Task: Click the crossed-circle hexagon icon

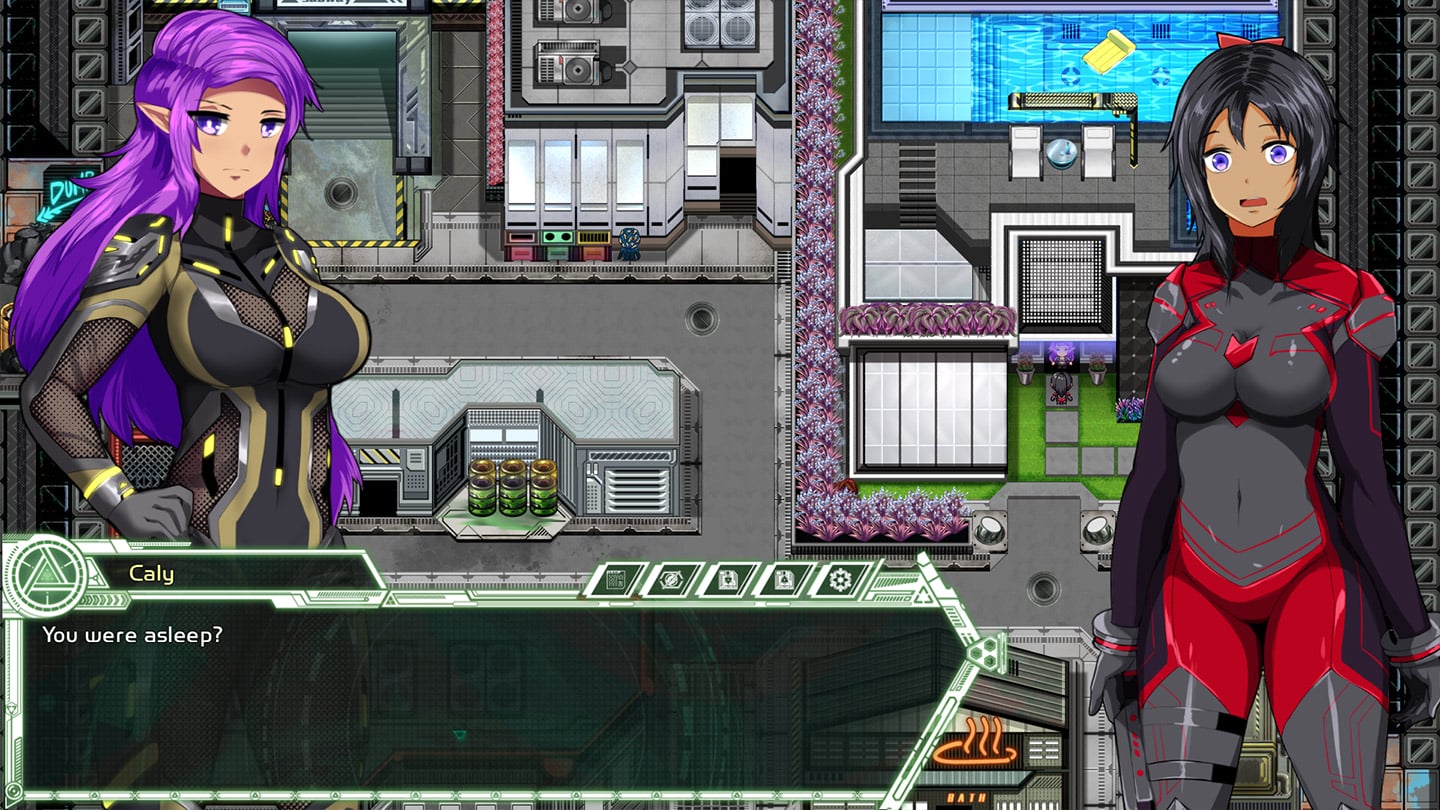Action: [x=672, y=579]
